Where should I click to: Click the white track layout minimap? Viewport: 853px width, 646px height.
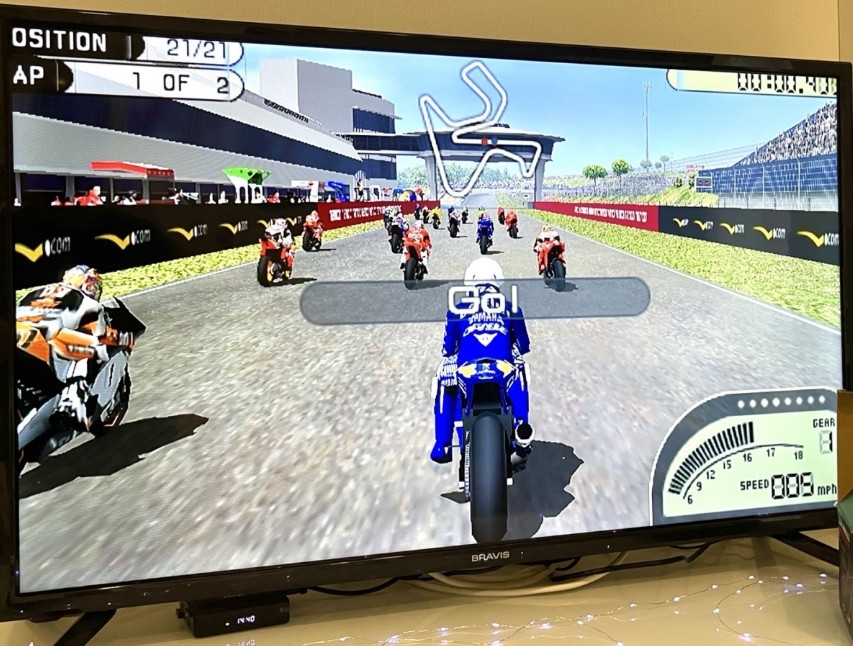pos(477,122)
